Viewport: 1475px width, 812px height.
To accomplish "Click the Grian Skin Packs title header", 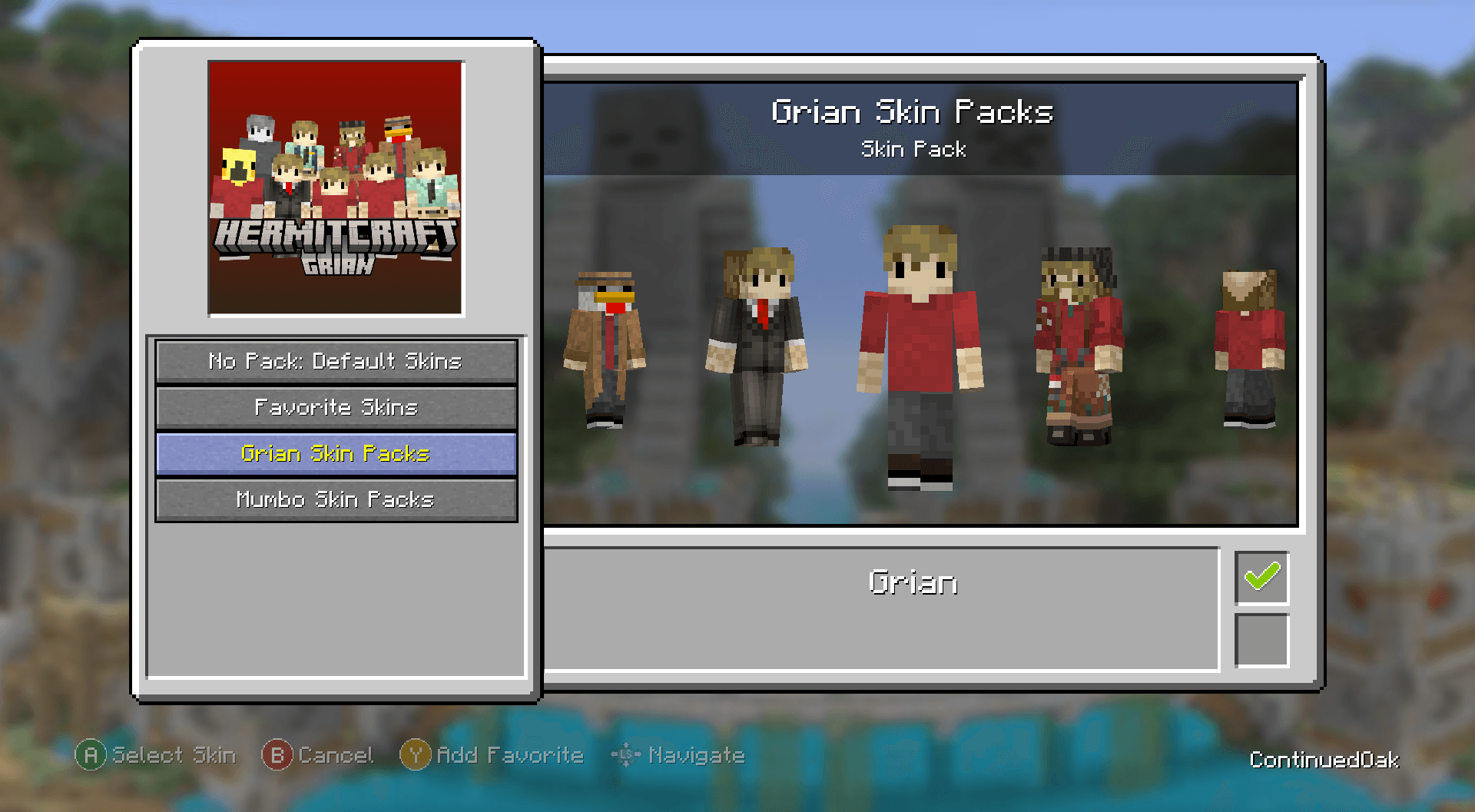I will coord(913,111).
